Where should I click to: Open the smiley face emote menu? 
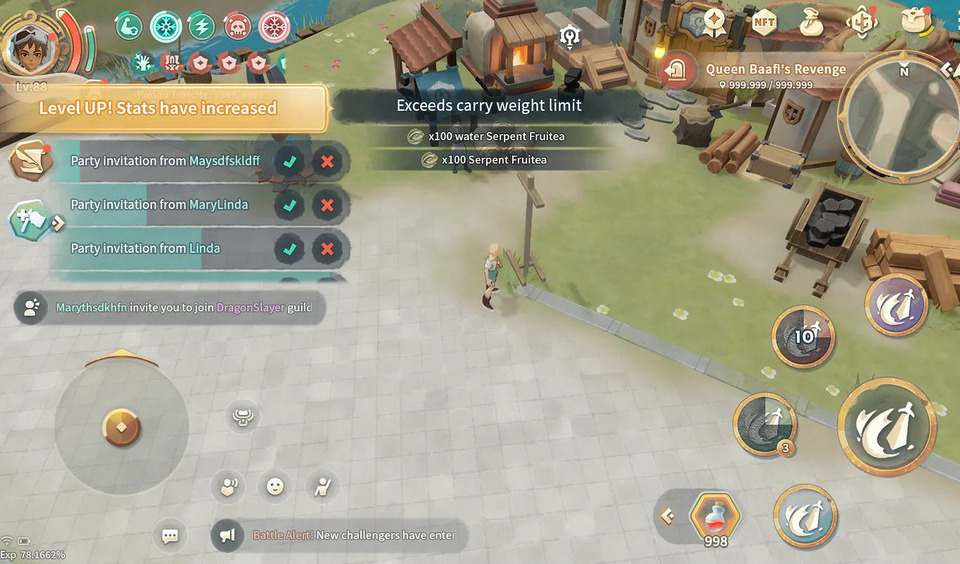tap(274, 487)
